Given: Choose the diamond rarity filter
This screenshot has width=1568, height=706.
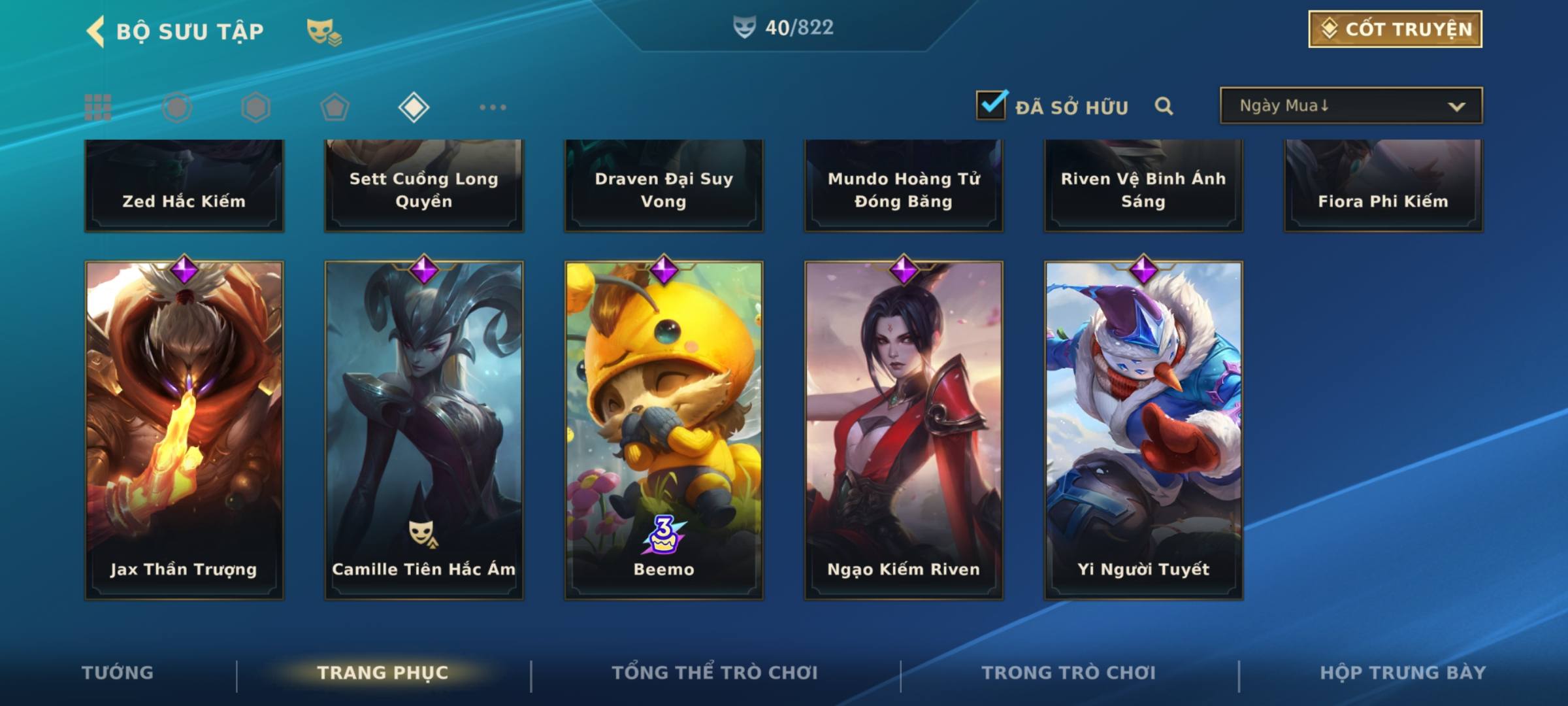Looking at the screenshot, I should click(x=414, y=107).
